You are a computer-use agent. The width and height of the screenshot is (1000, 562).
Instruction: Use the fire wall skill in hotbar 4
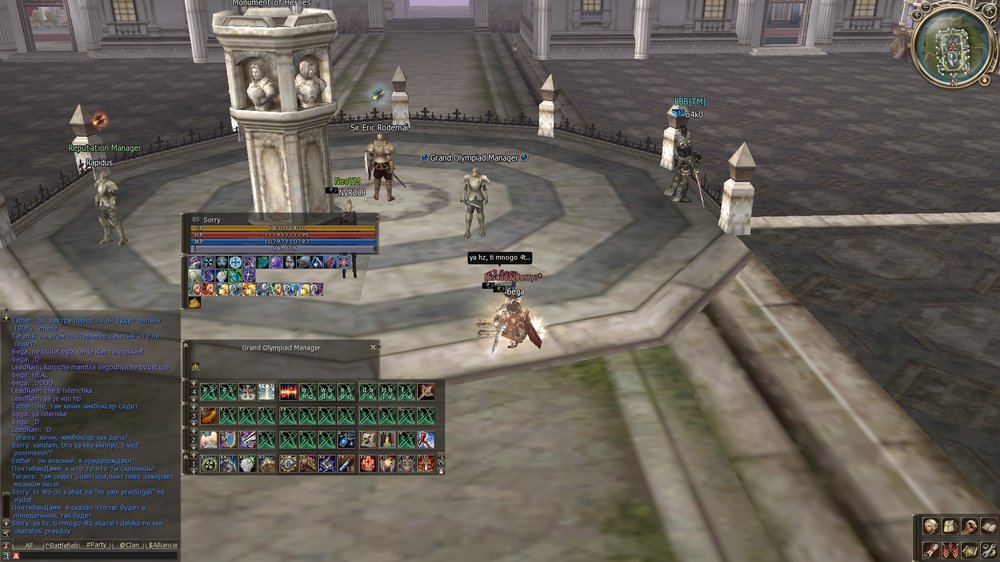288,391
